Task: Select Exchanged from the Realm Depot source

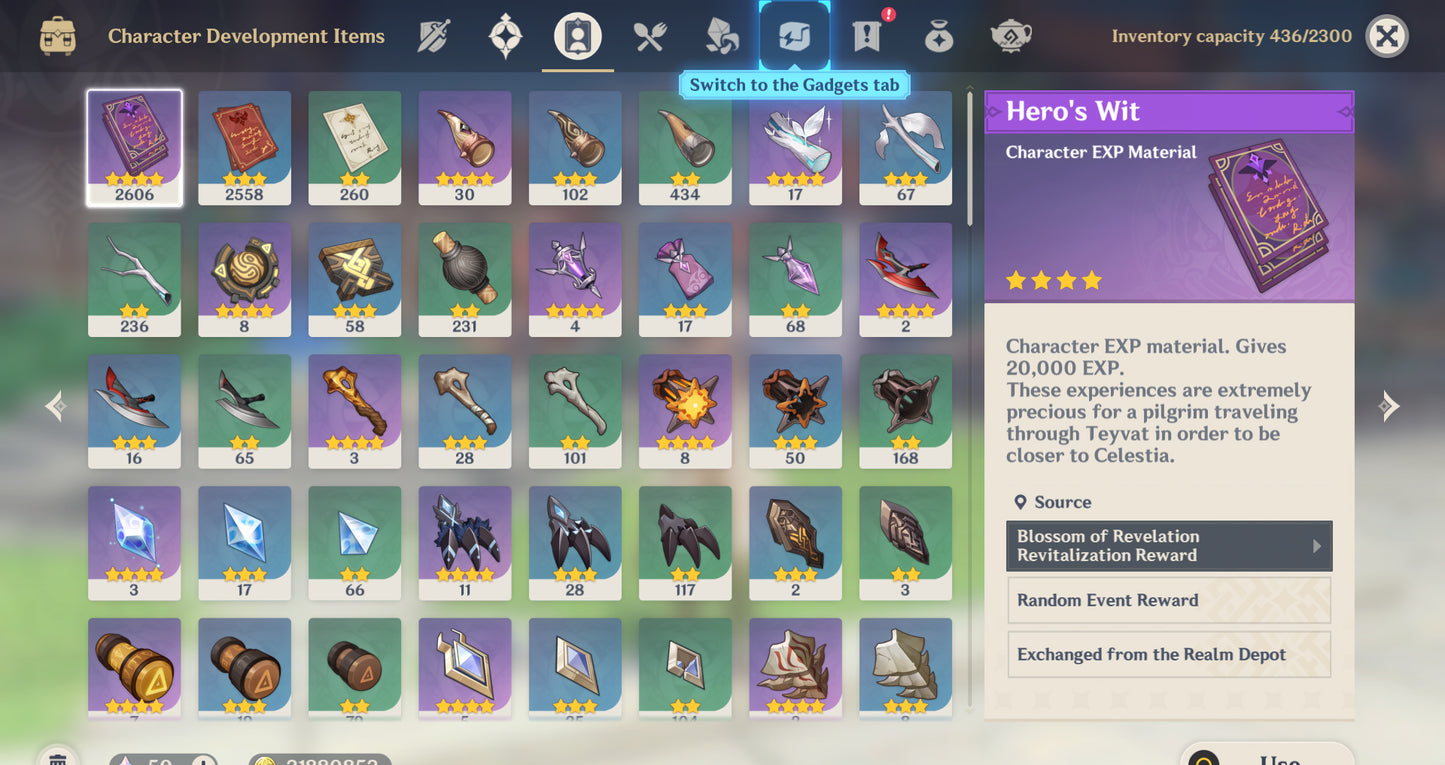Action: (x=1168, y=654)
